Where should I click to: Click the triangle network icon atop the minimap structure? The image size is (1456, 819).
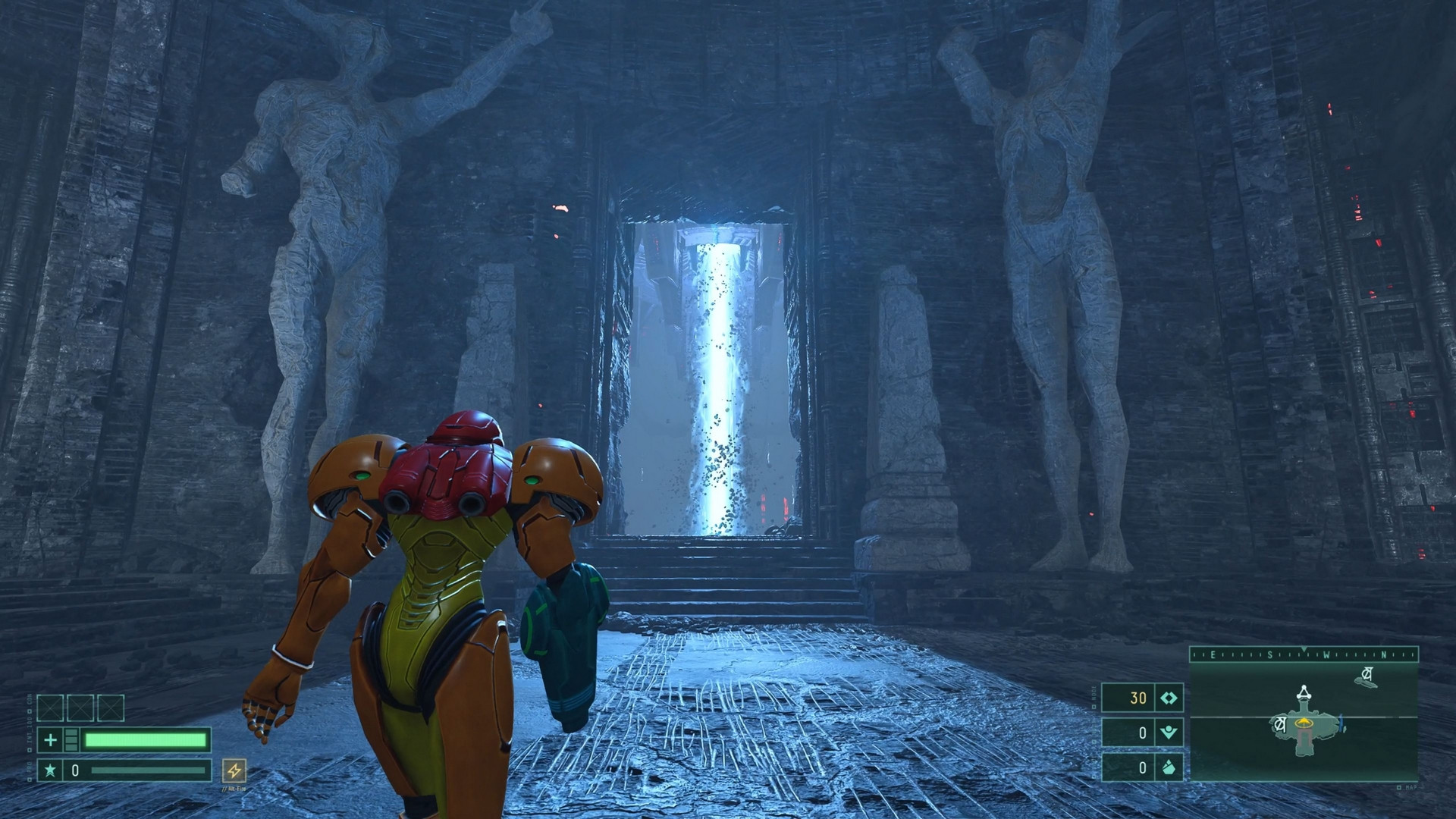(1304, 693)
